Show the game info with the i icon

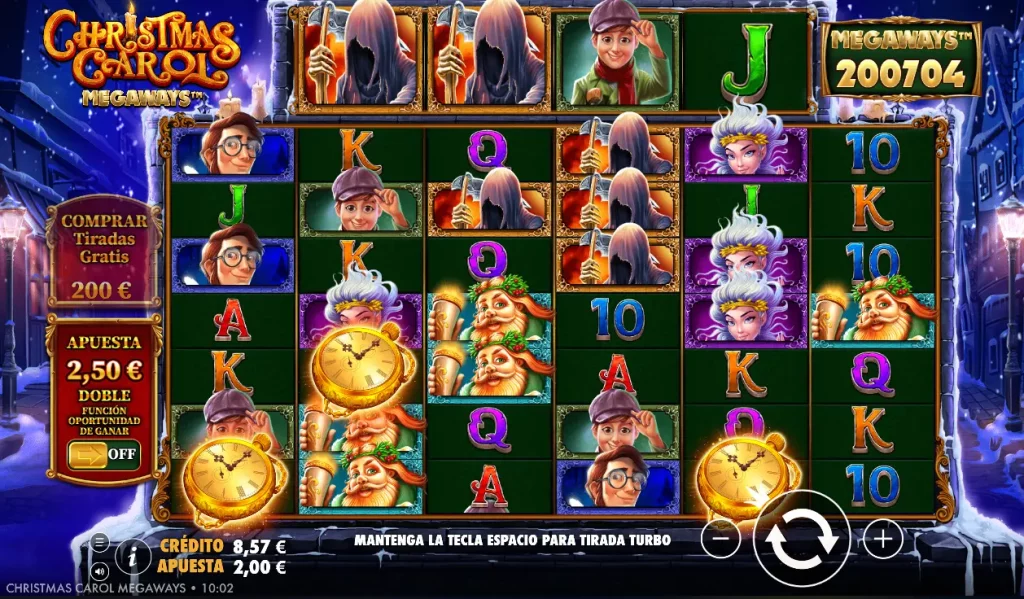(x=132, y=555)
